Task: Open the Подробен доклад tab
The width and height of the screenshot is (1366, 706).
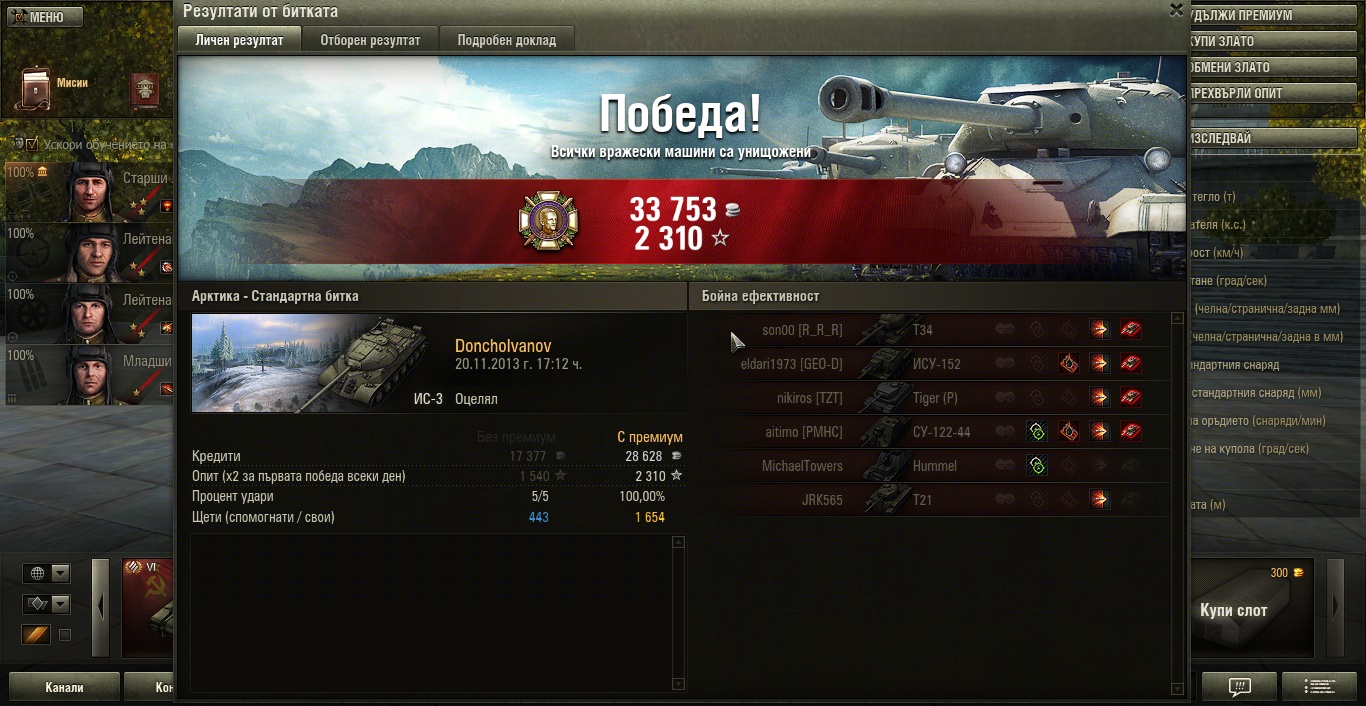Action: tap(506, 40)
